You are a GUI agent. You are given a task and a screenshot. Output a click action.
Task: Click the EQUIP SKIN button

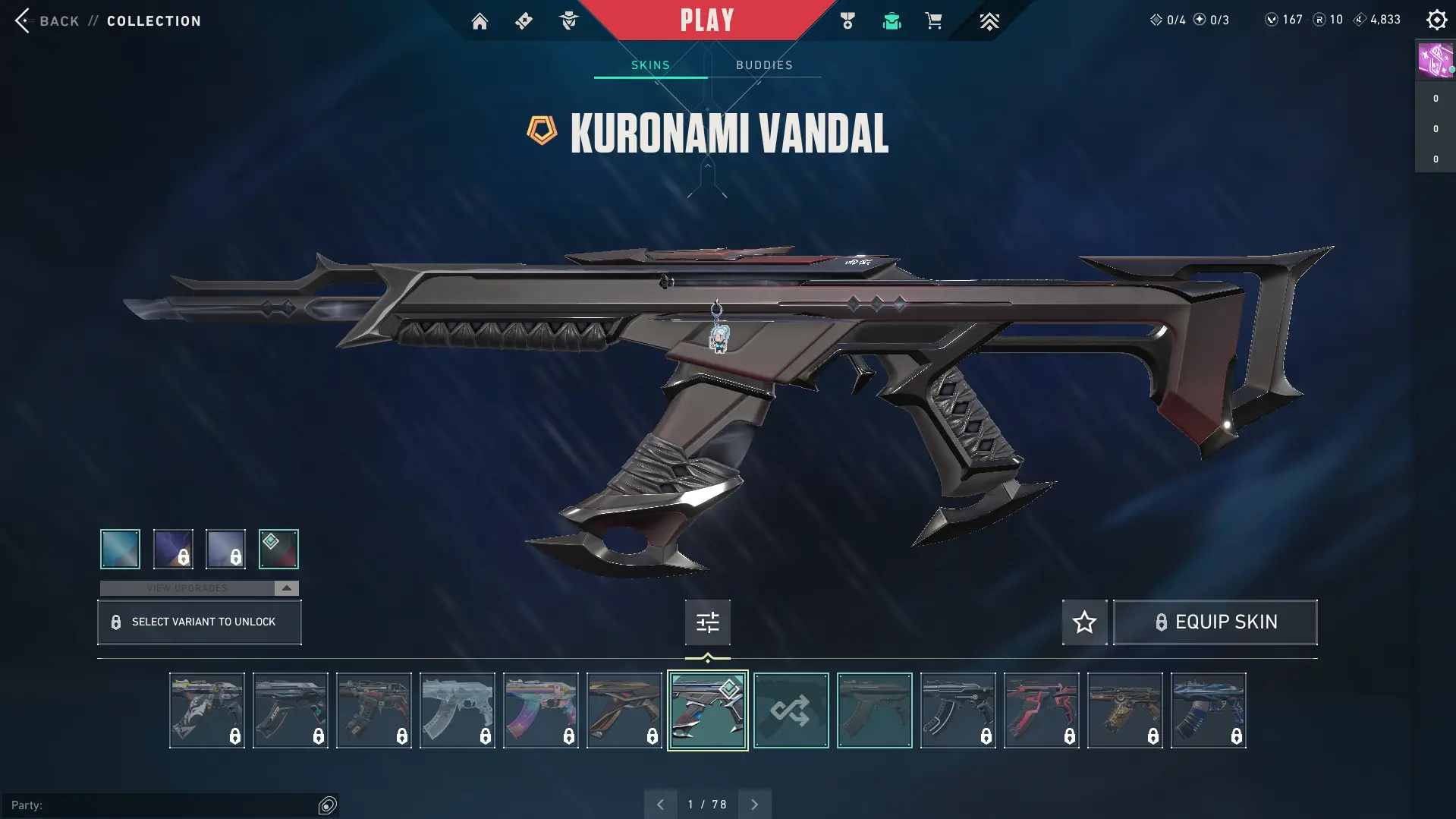tap(1214, 622)
